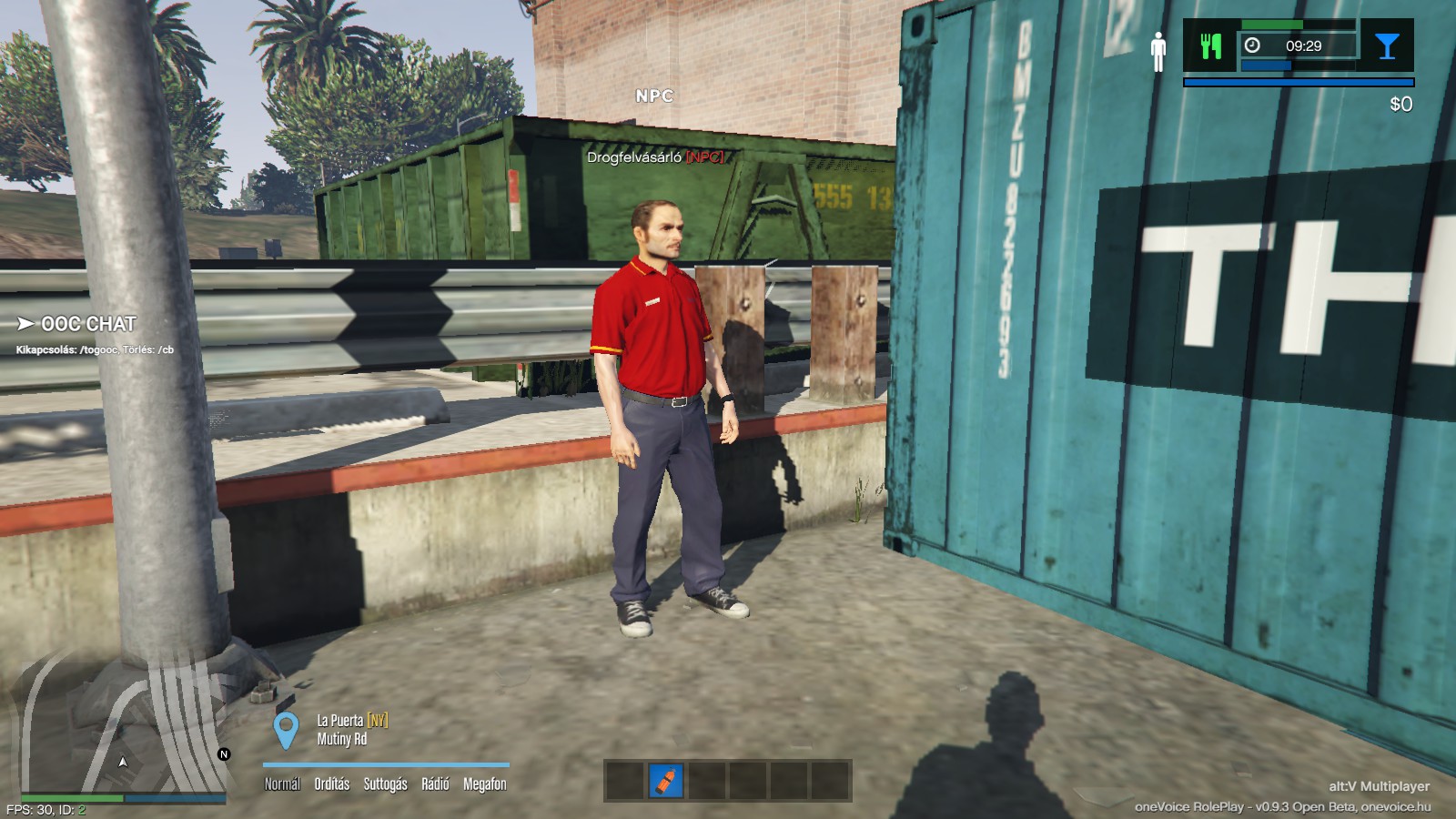The height and width of the screenshot is (819, 1456).
Task: Click the white character figure icon
Action: [x=1158, y=51]
